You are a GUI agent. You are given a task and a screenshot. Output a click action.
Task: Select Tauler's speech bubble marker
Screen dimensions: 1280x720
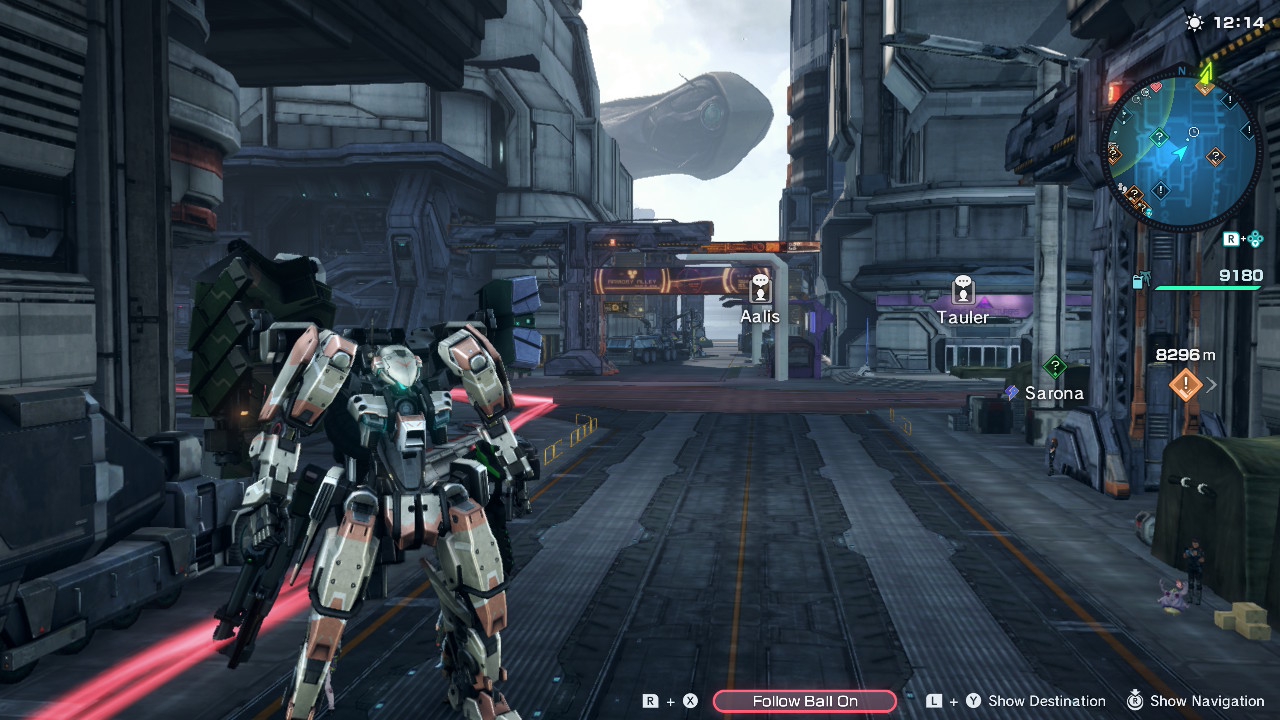coord(963,290)
